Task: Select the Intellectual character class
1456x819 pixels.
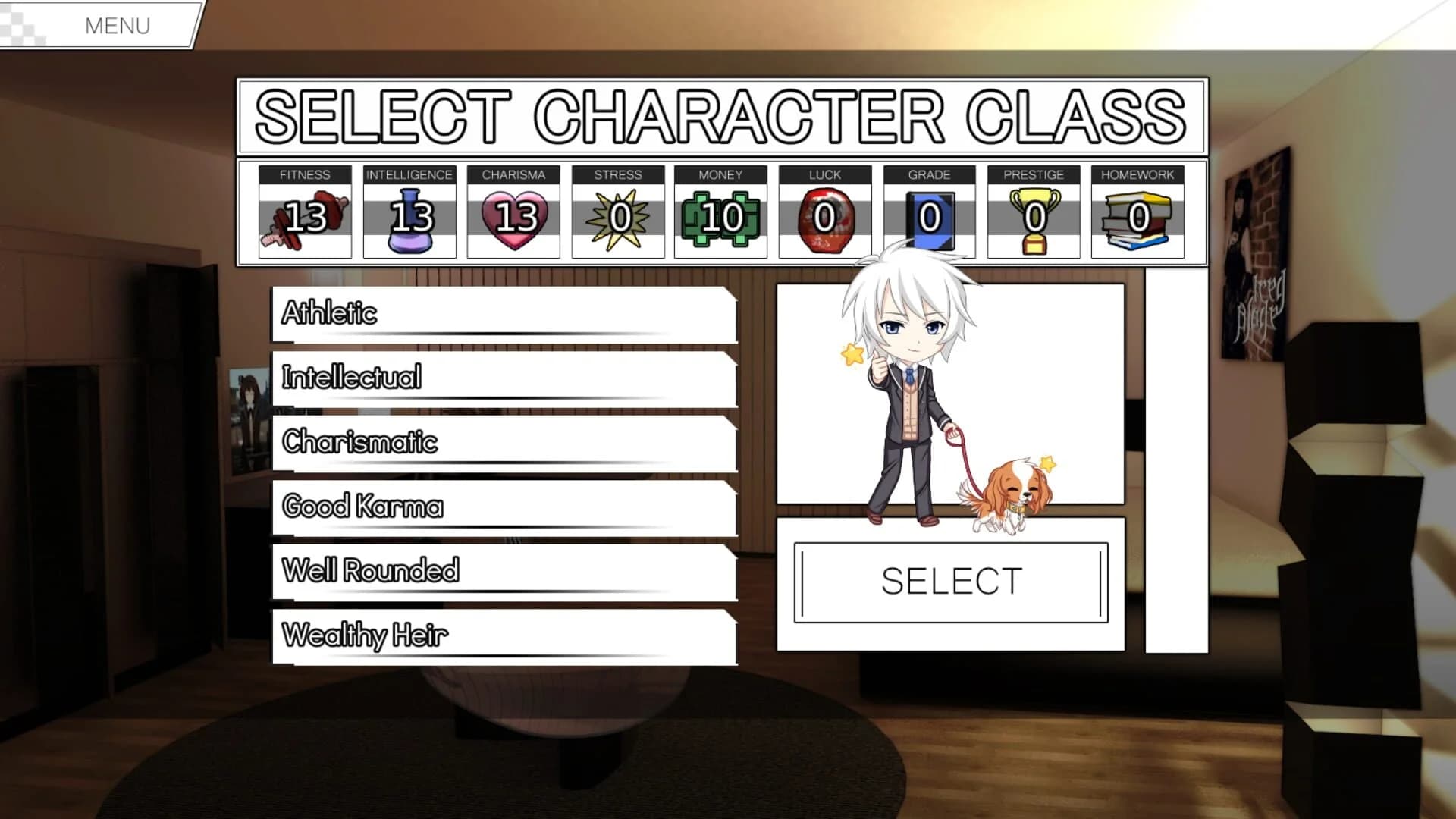Action: 500,378
